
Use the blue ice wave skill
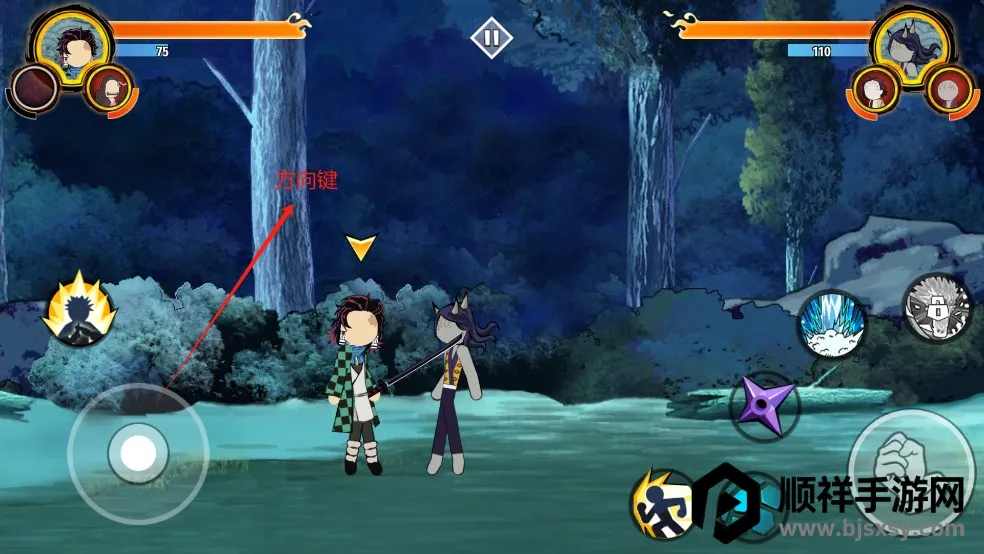point(831,324)
